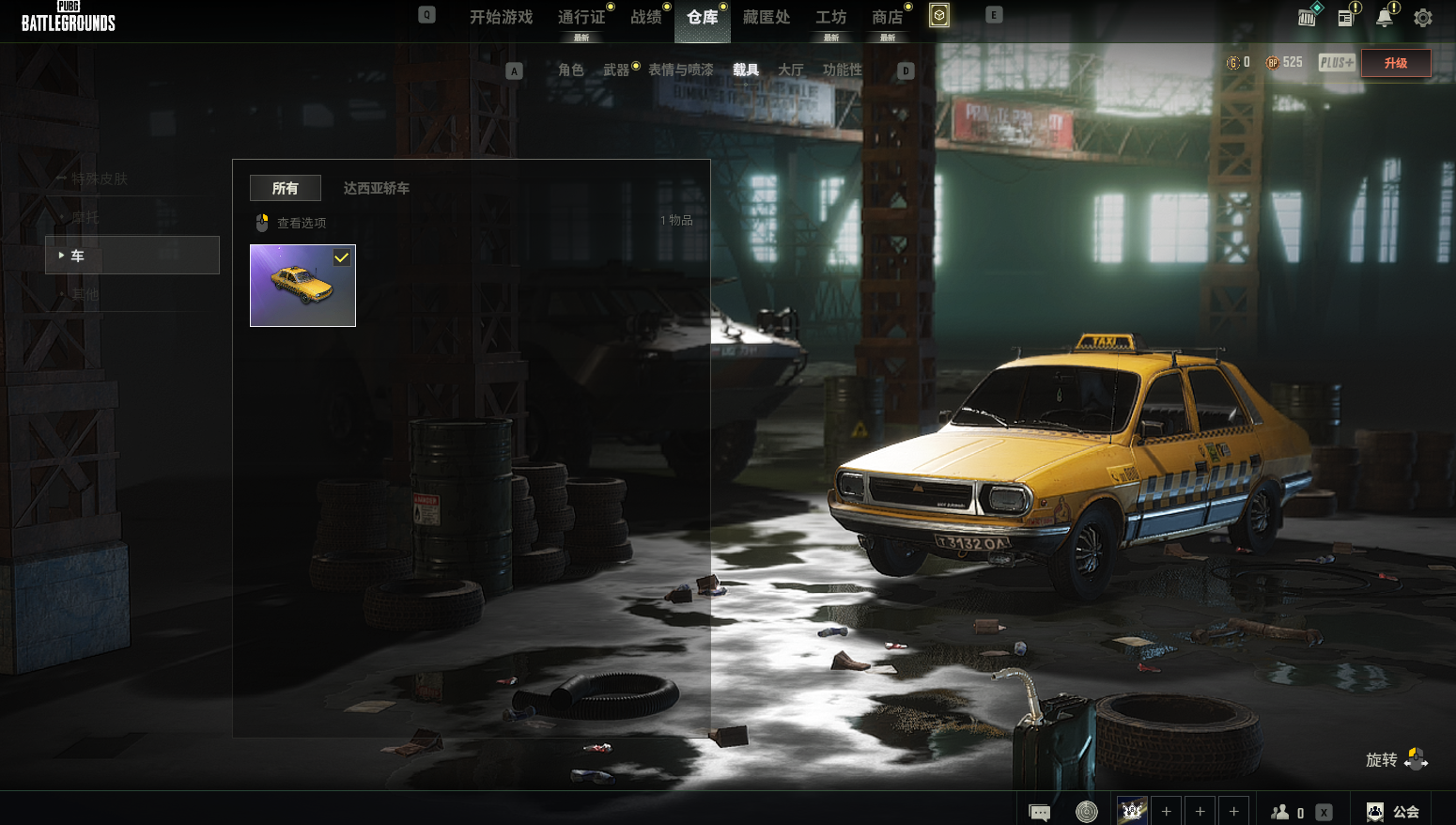Click the red 升级 upgrade button
The height and width of the screenshot is (825, 1456).
[x=1396, y=63]
